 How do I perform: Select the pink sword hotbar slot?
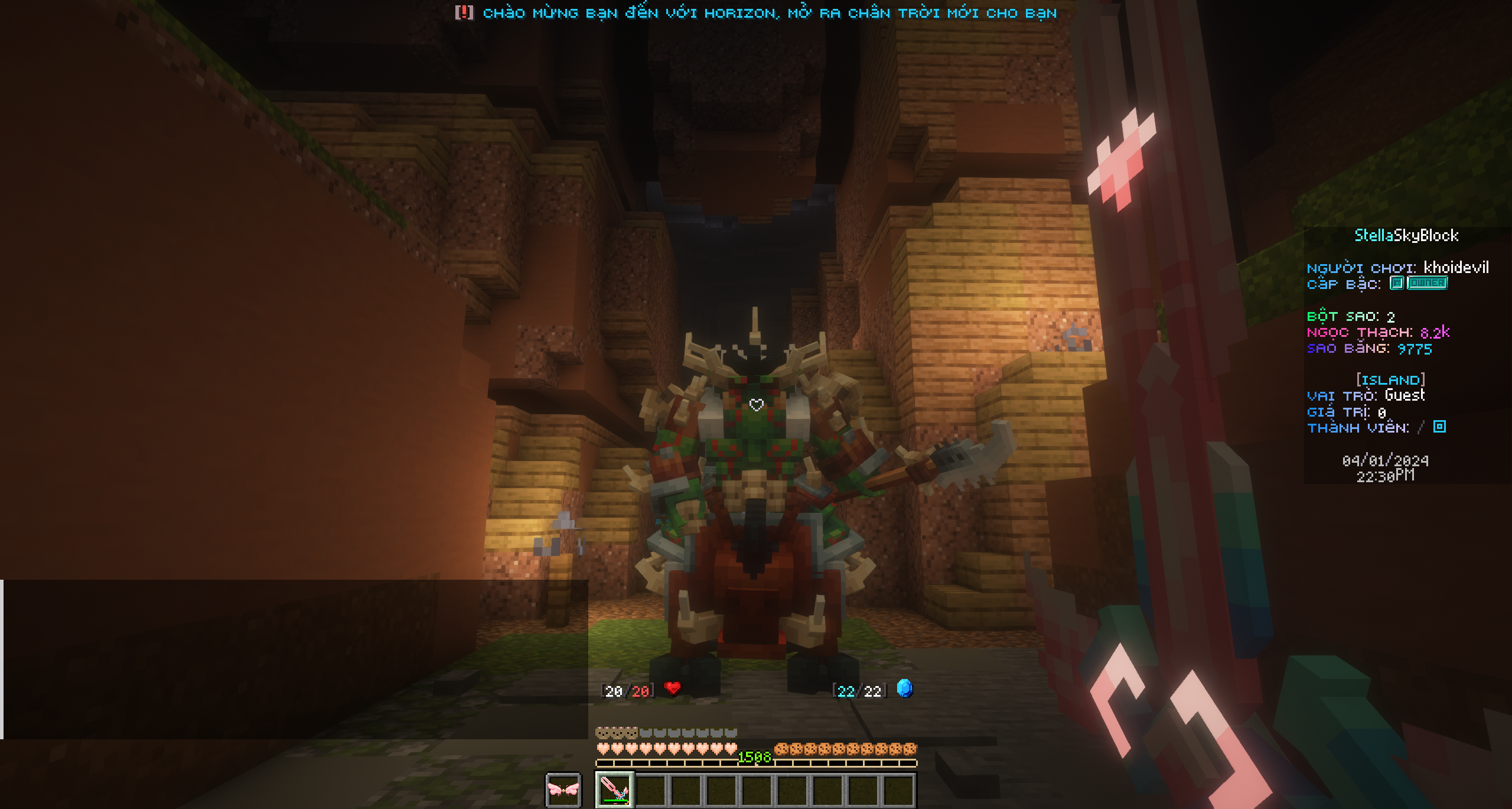[614, 789]
